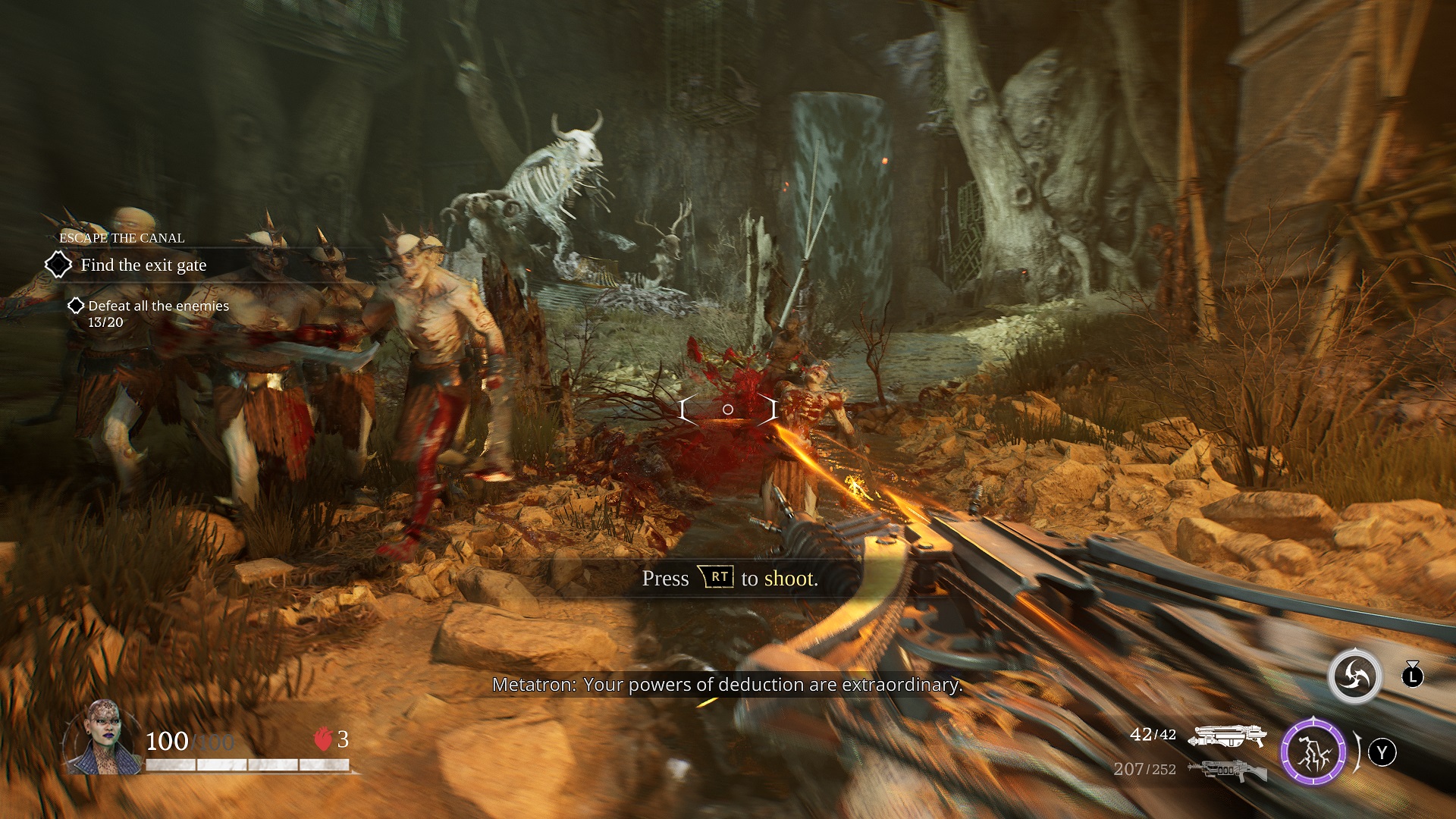The width and height of the screenshot is (1456, 819).
Task: Trigger the three-blade swirl ability icon
Action: coord(1354,676)
